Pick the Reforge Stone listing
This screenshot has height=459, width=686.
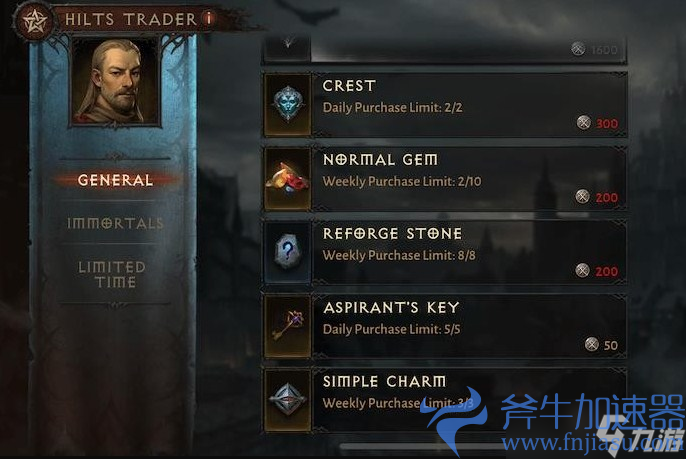444,251
